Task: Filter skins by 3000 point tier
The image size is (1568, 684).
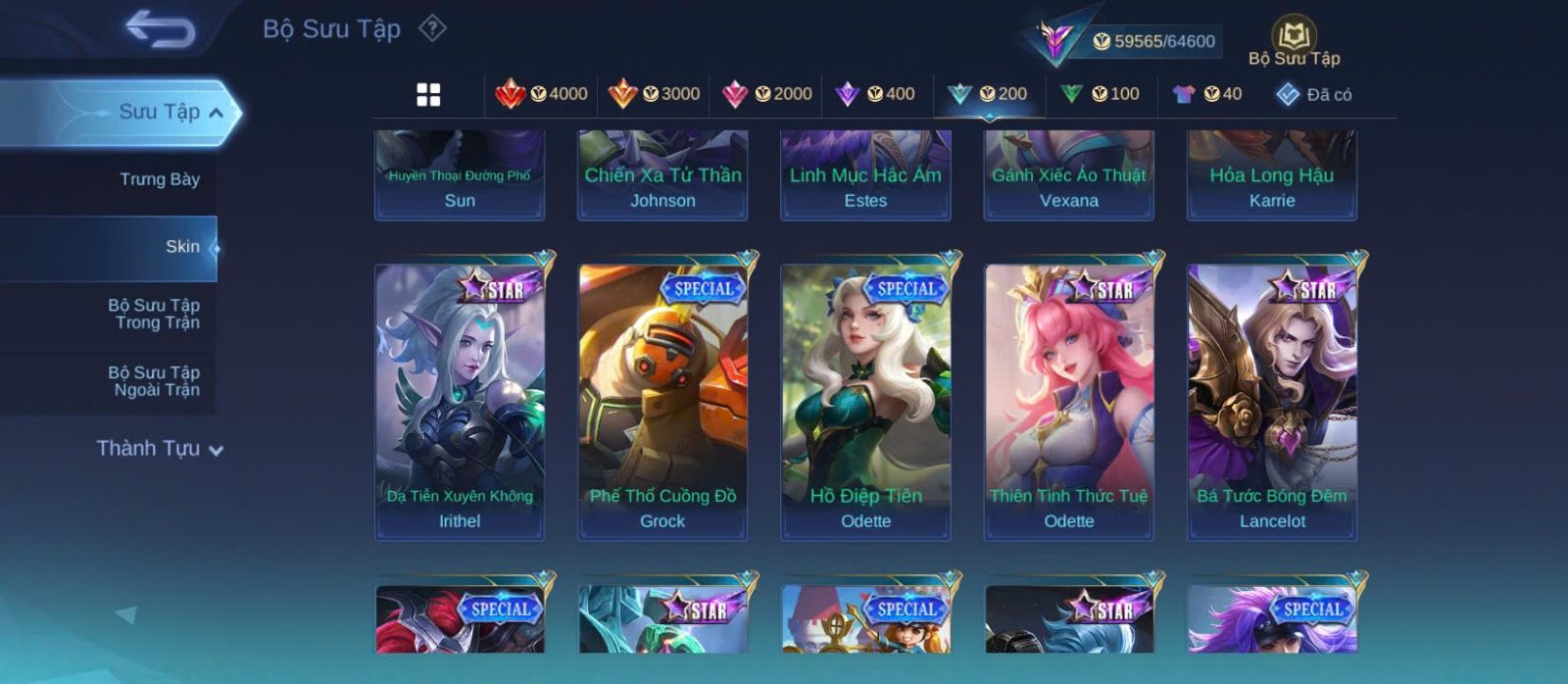Action: point(655,94)
